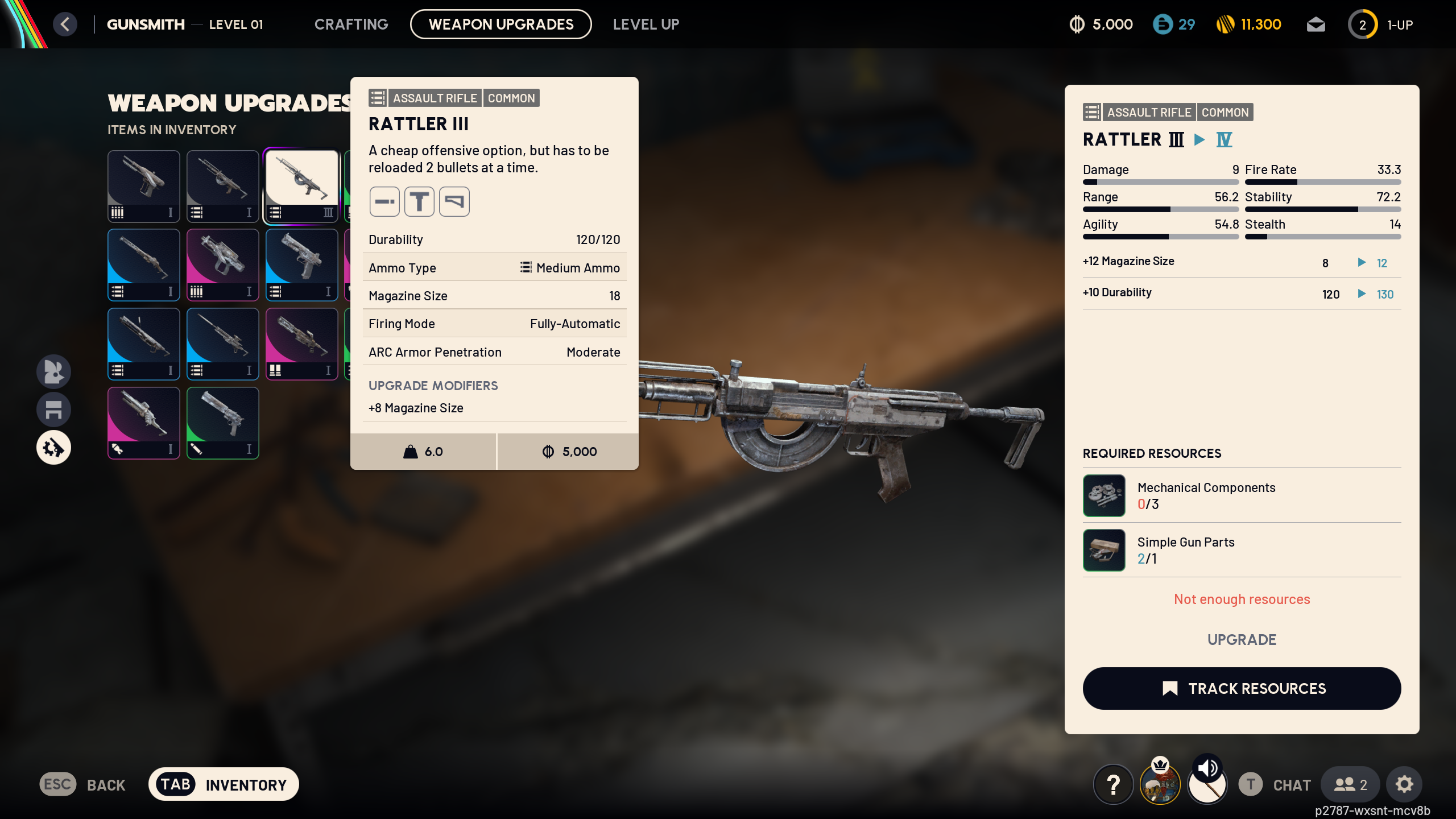Image resolution: width=1456 pixels, height=819 pixels.
Task: Click the Simple Gun Parts resource icon
Action: tap(1103, 549)
